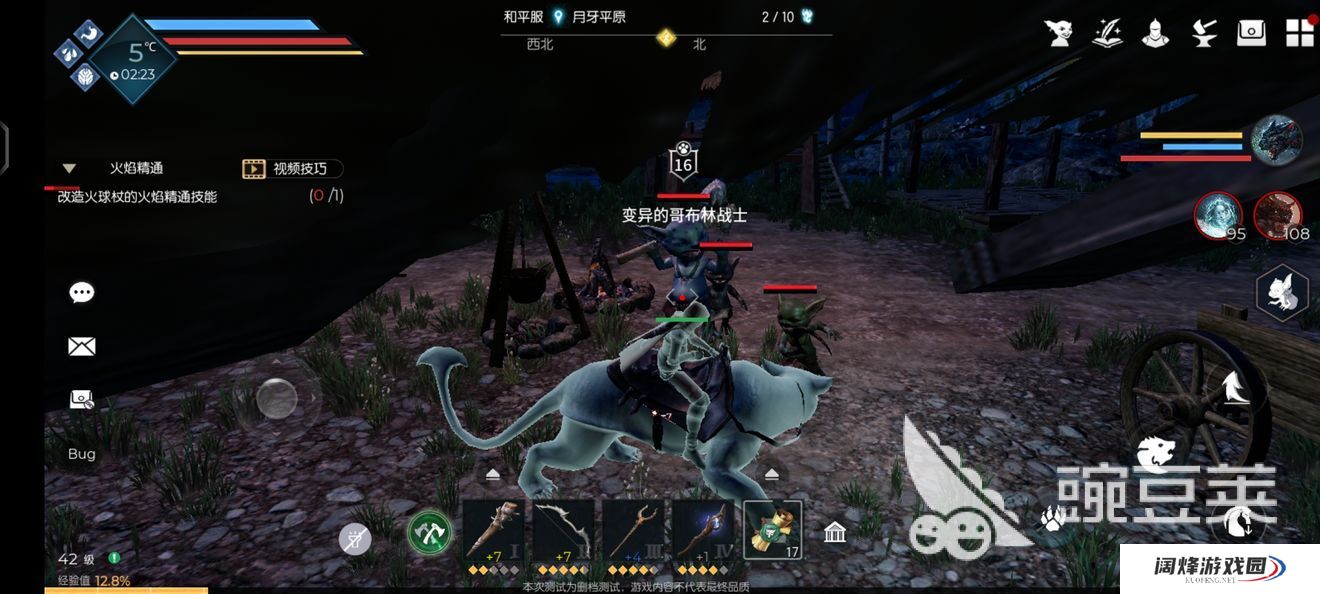Viewport: 1320px width, 594px height.
Task: Select the red beast portrait numbered 108
Action: click(x=1278, y=216)
